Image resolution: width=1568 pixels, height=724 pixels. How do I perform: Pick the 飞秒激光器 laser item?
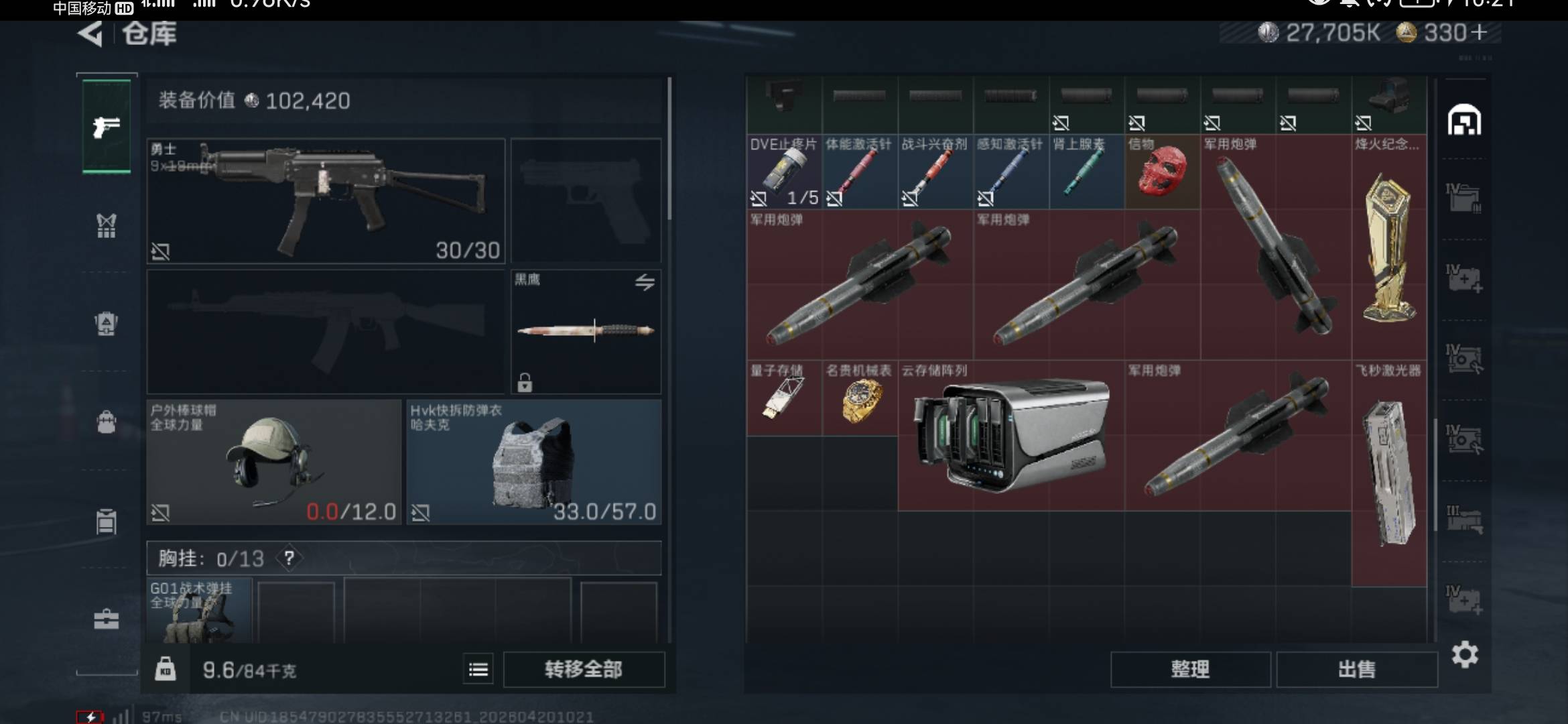point(1388,473)
